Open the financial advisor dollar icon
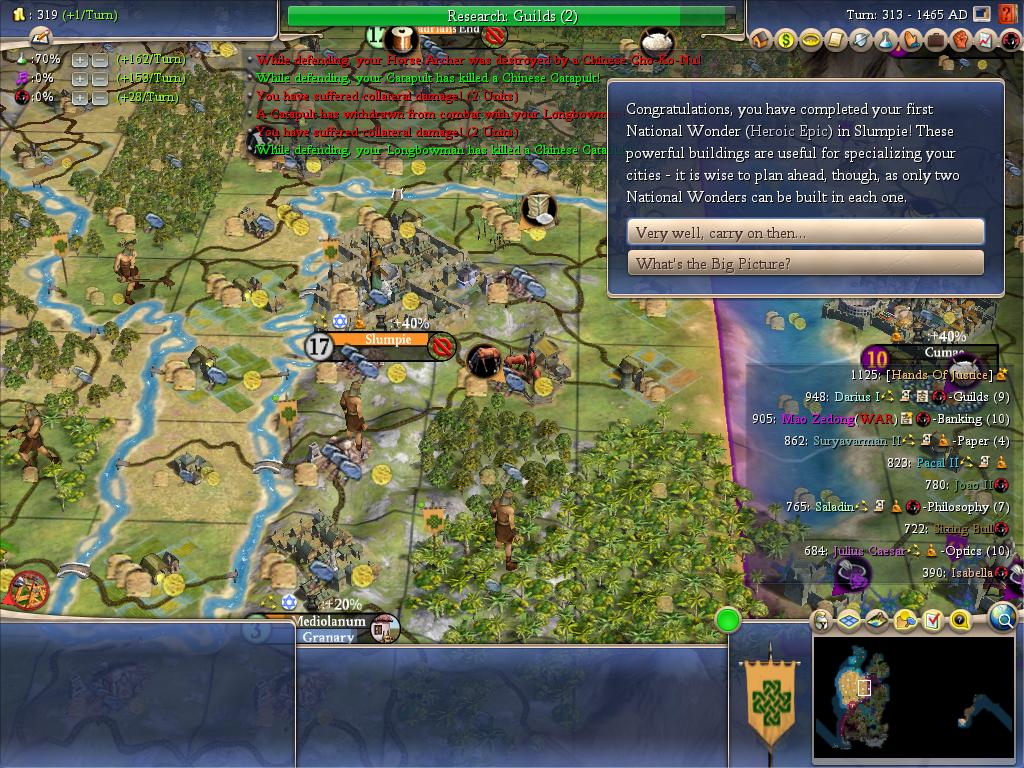Viewport: 1024px width, 768px height. click(786, 40)
